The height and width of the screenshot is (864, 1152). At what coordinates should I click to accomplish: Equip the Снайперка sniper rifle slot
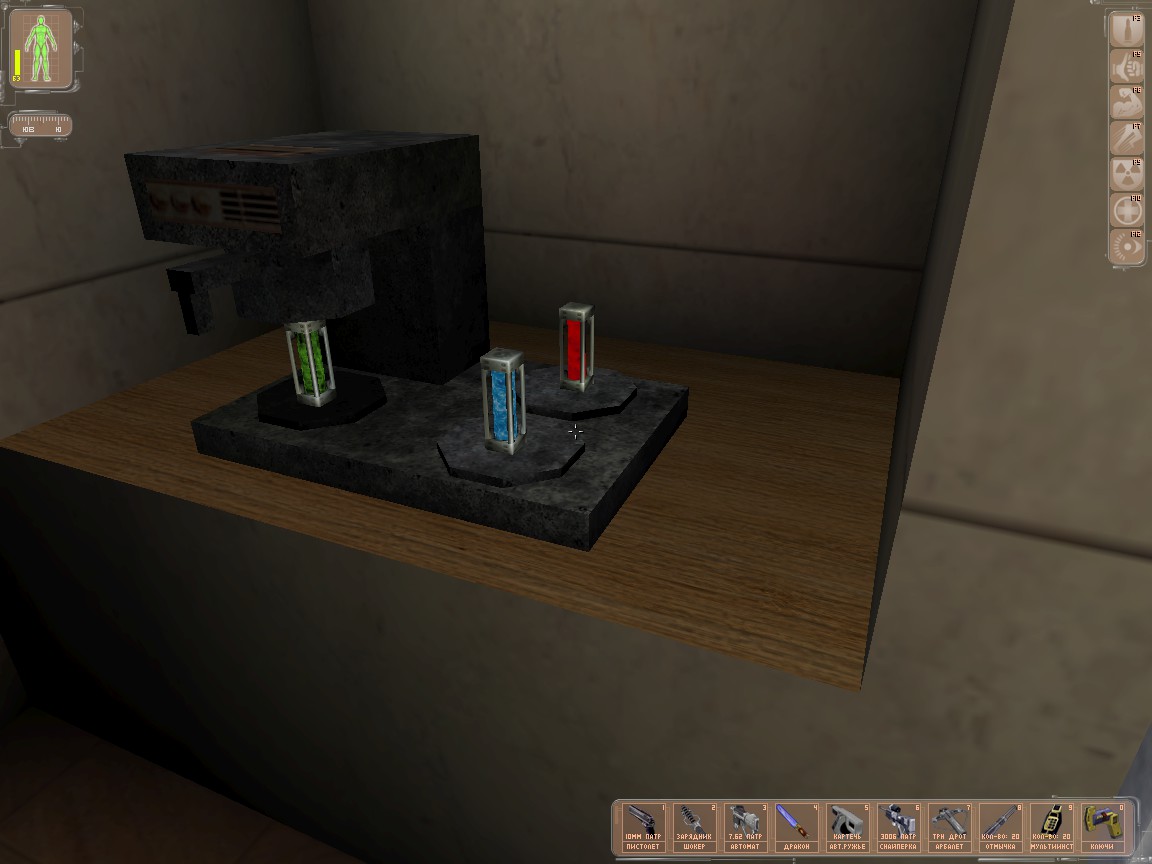coord(898,826)
